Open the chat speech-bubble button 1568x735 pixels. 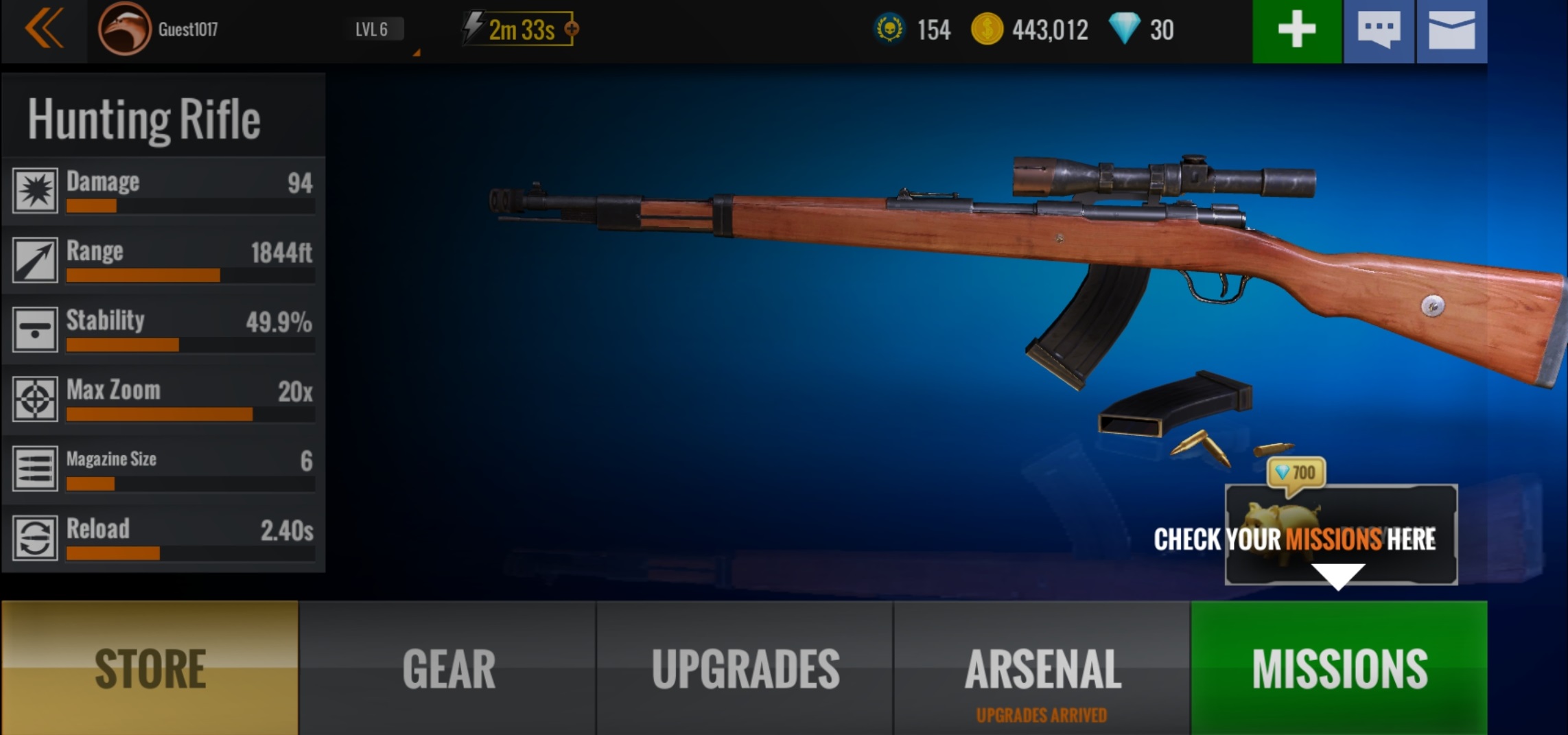tap(1379, 31)
